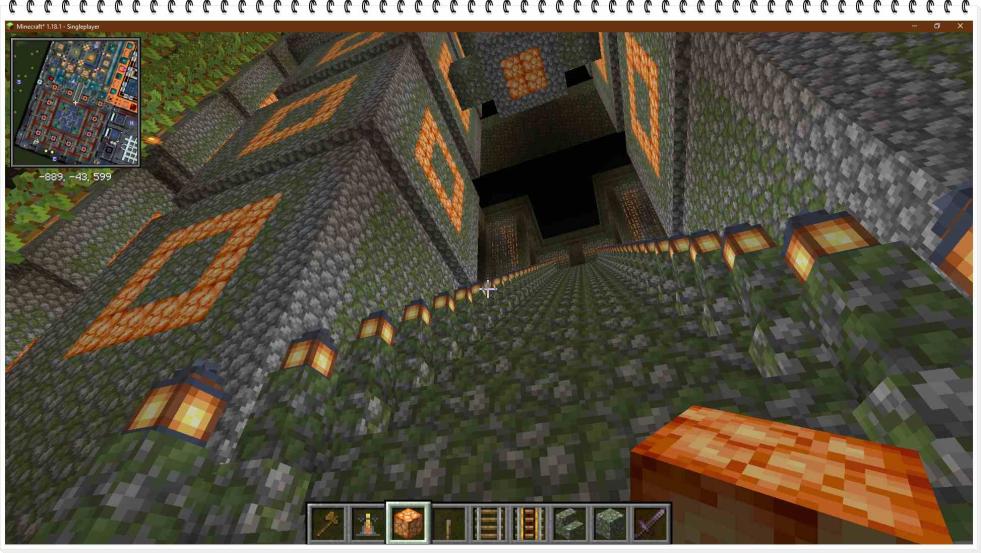This screenshot has height=553, width=981.
Task: Select the plain rail hotbar slot
Action: click(x=488, y=523)
